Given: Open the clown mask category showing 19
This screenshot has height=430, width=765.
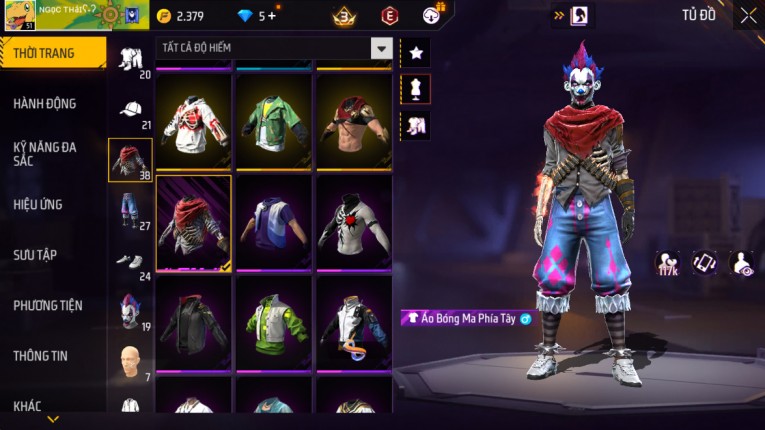Looking at the screenshot, I should [x=130, y=312].
